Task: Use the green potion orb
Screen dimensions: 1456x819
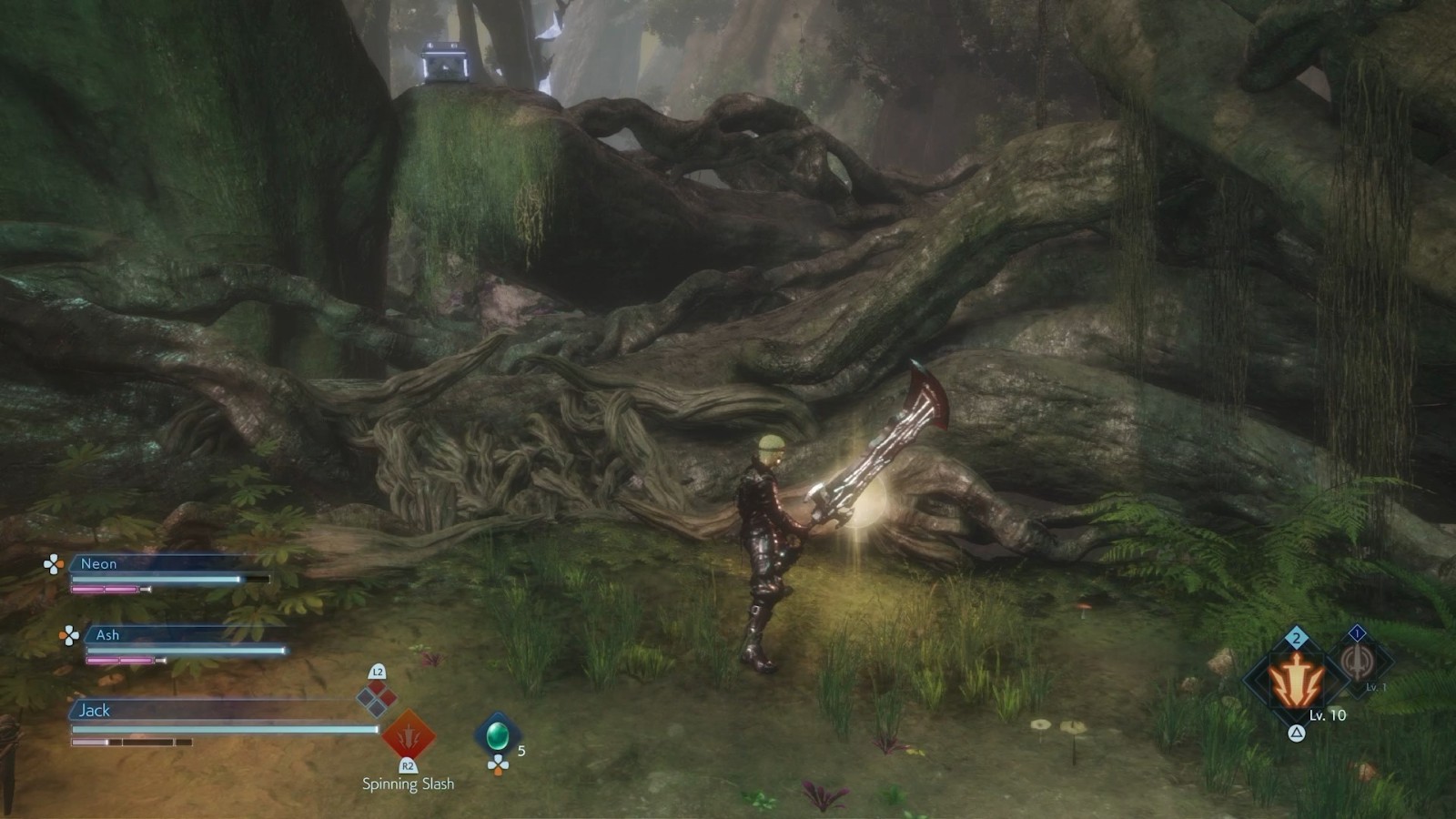Action: [497, 734]
